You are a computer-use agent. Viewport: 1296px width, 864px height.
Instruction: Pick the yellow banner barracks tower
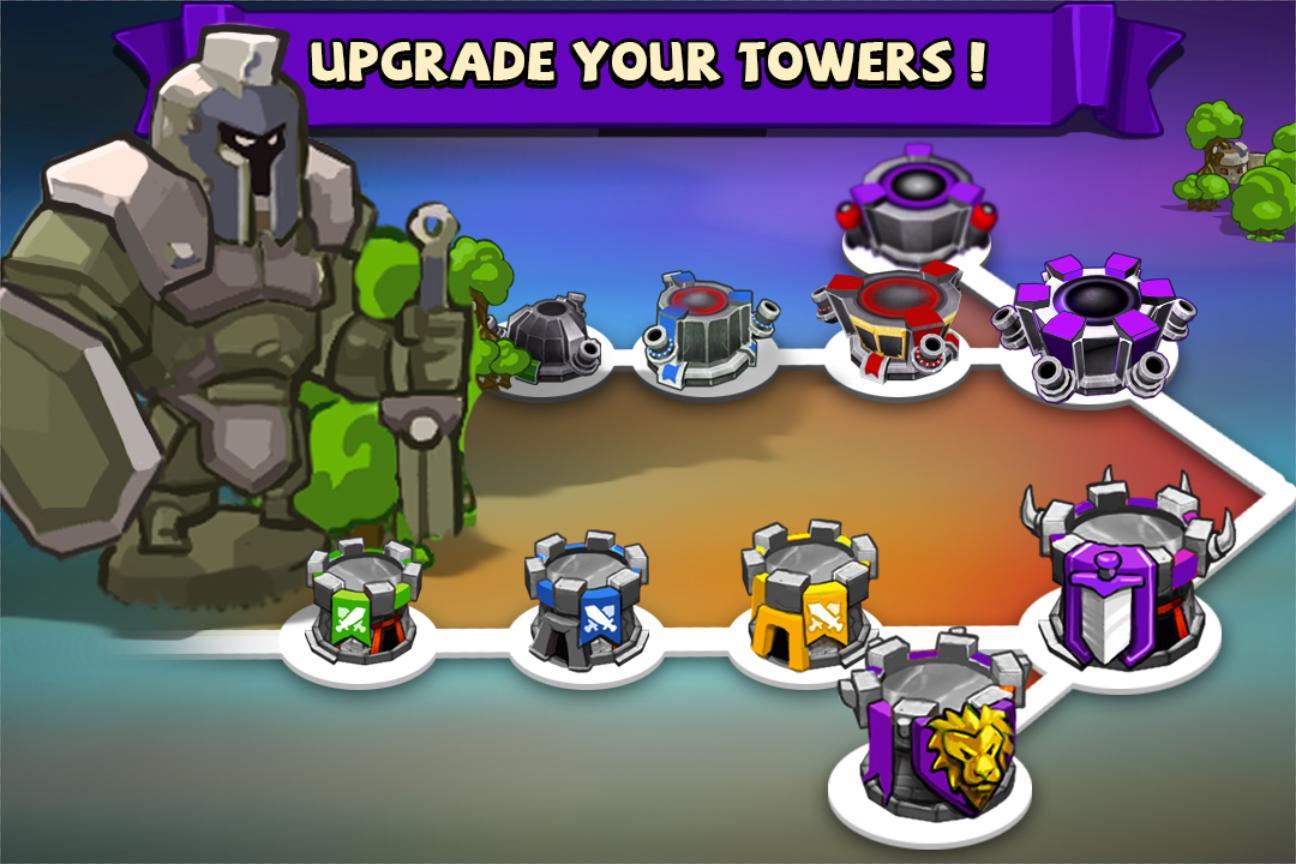click(x=807, y=593)
